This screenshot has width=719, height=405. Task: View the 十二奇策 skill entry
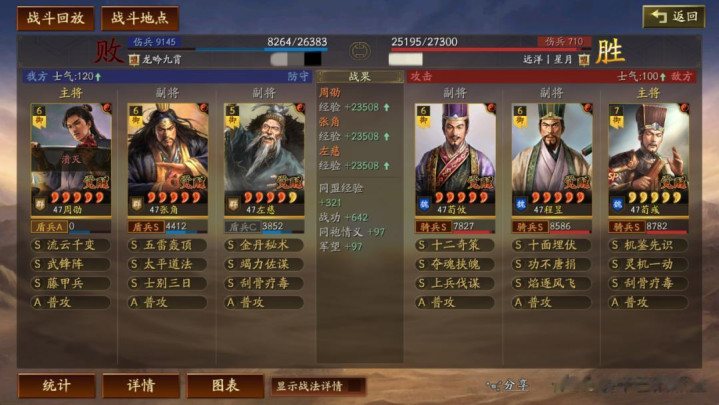(x=456, y=244)
